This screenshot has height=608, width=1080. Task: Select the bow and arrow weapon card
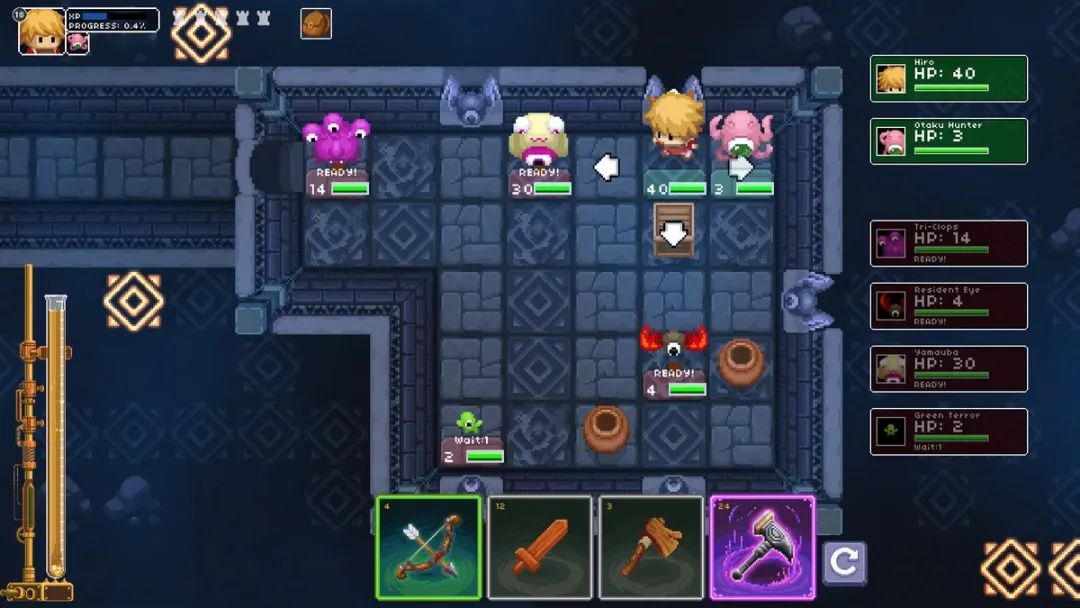pyautogui.click(x=429, y=547)
